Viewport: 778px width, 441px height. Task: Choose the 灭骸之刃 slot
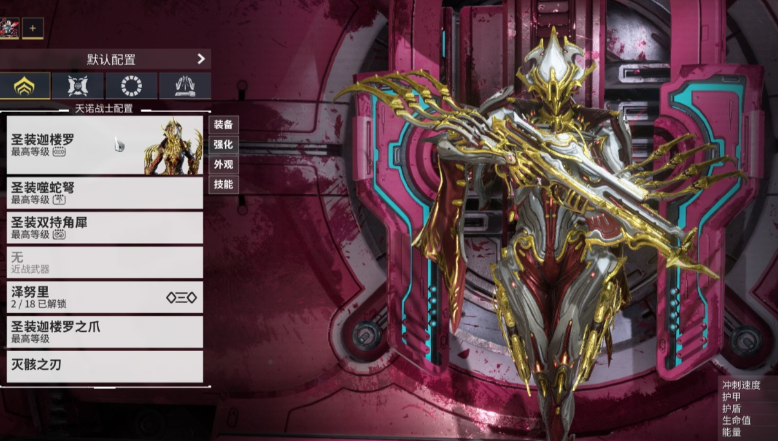click(x=105, y=365)
